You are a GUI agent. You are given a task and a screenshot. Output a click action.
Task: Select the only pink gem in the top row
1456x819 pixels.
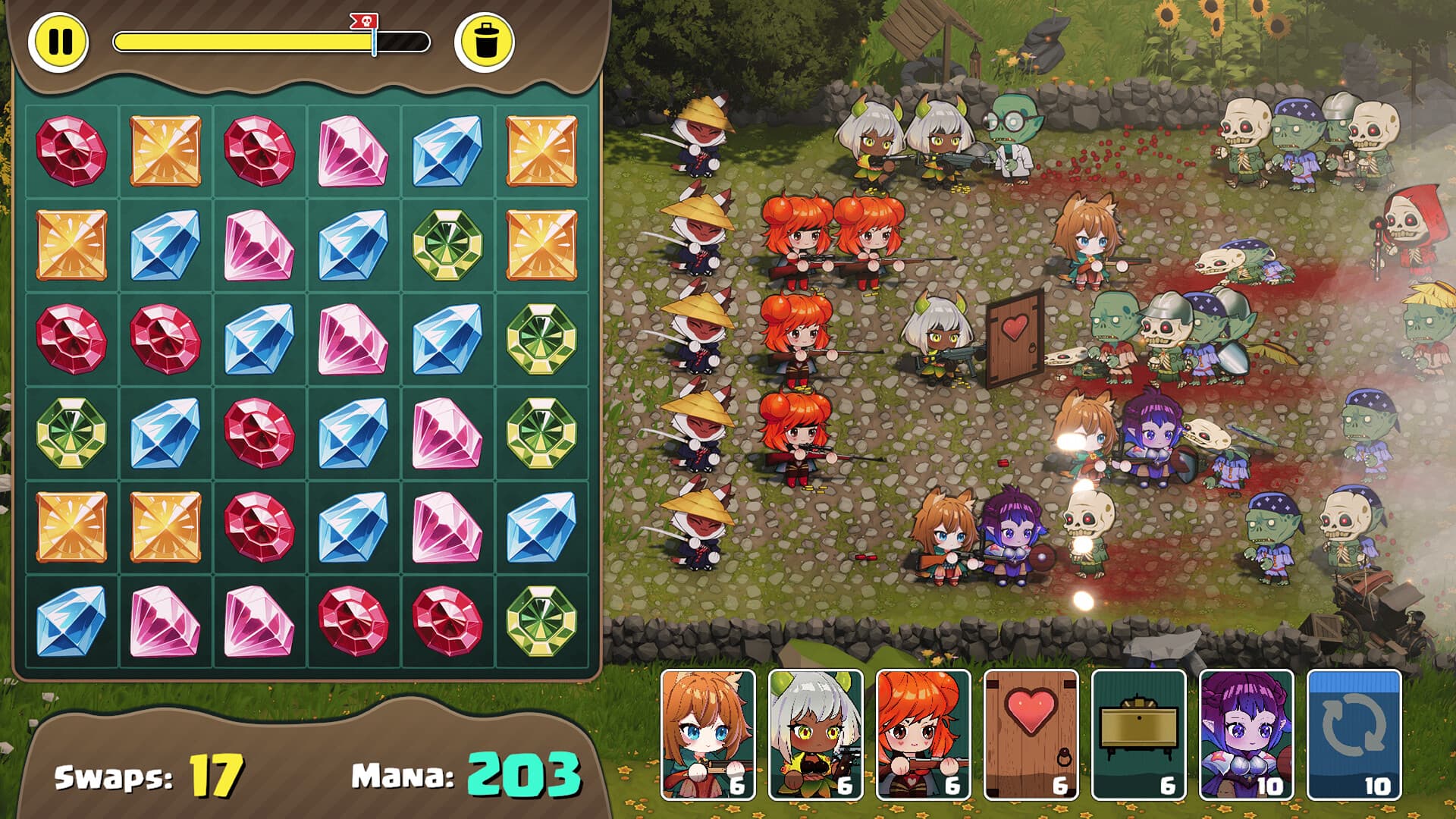click(x=353, y=150)
